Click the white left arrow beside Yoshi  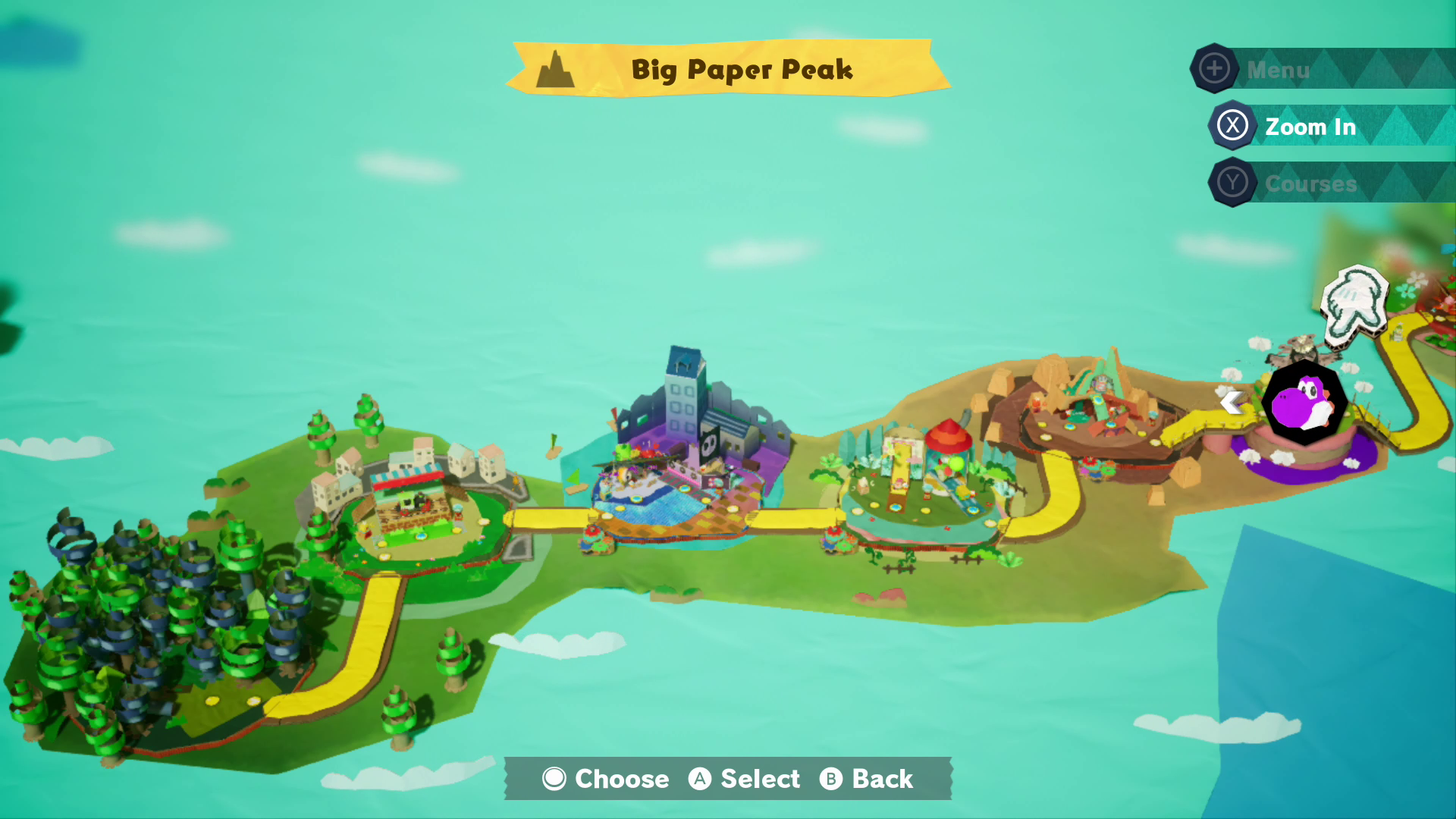[x=1232, y=402]
